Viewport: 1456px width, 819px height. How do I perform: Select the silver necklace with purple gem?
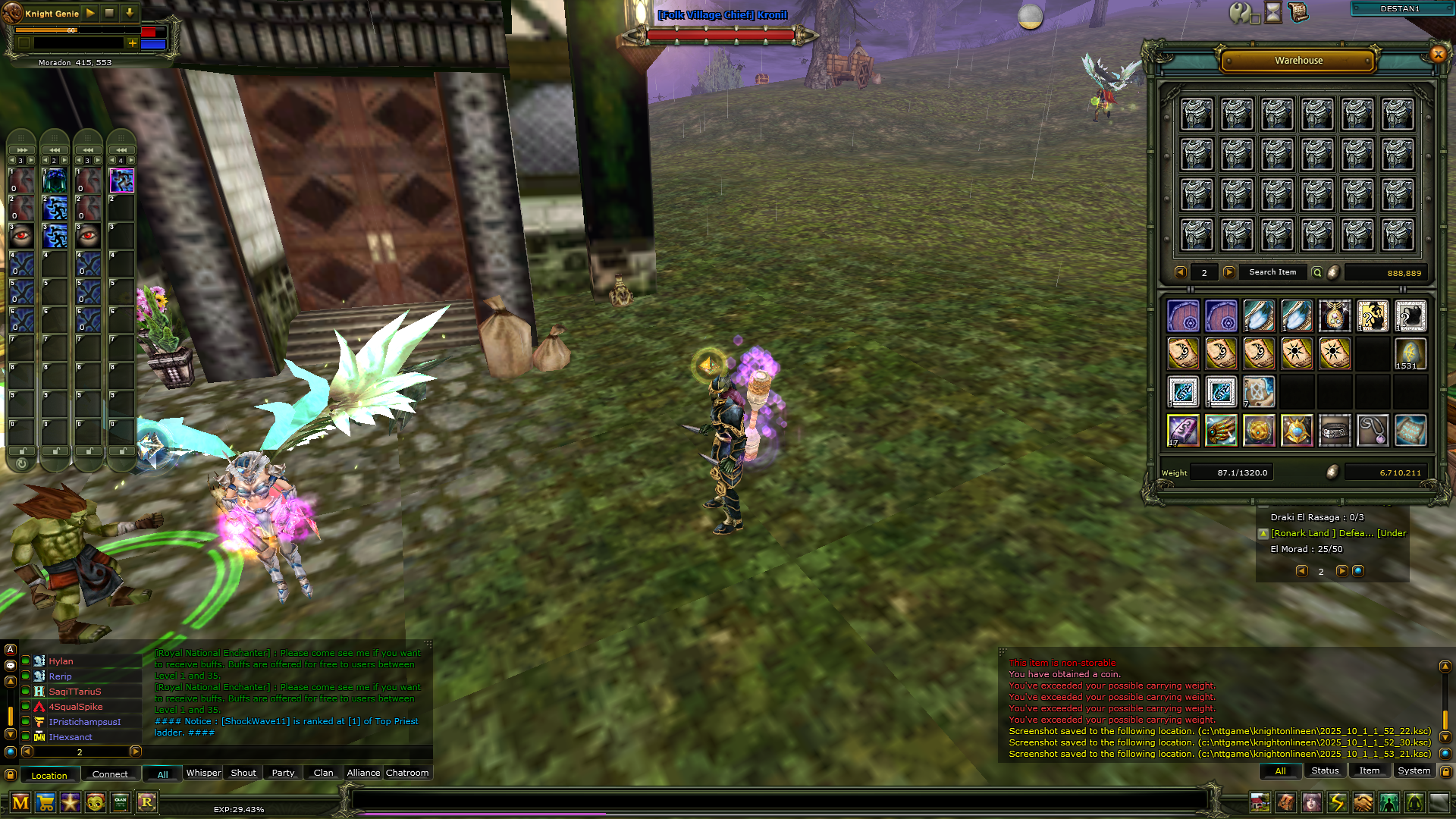point(1373,430)
